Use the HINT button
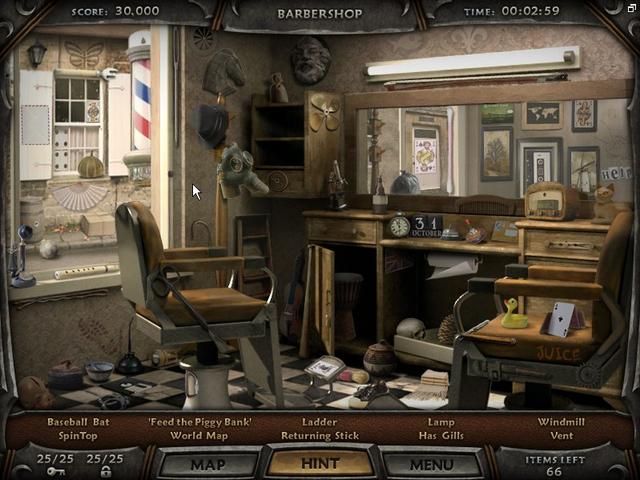The height and width of the screenshot is (480, 640). tap(320, 464)
